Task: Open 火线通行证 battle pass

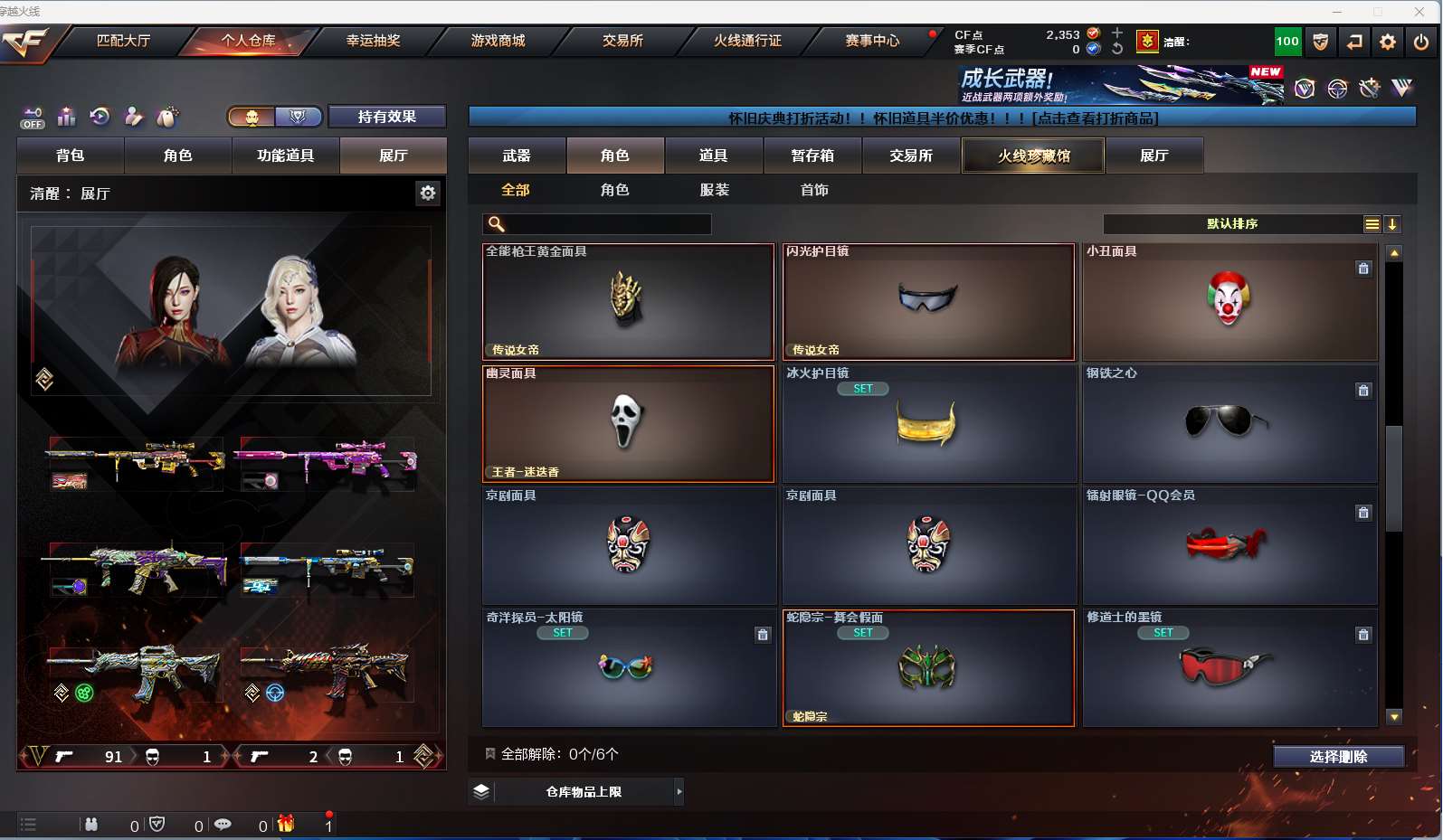Action: (747, 41)
